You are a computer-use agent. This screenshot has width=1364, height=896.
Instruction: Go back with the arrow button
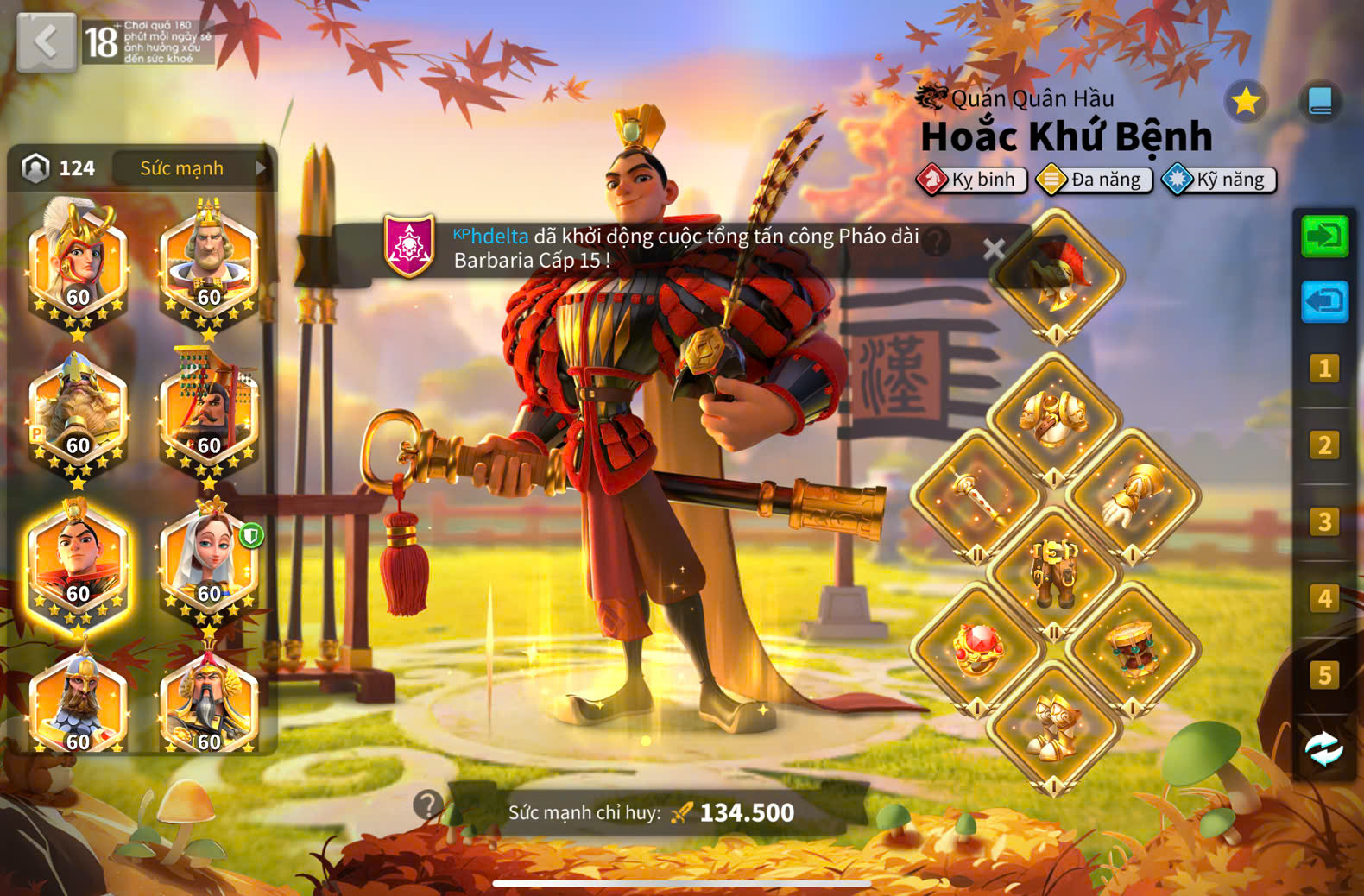46,41
